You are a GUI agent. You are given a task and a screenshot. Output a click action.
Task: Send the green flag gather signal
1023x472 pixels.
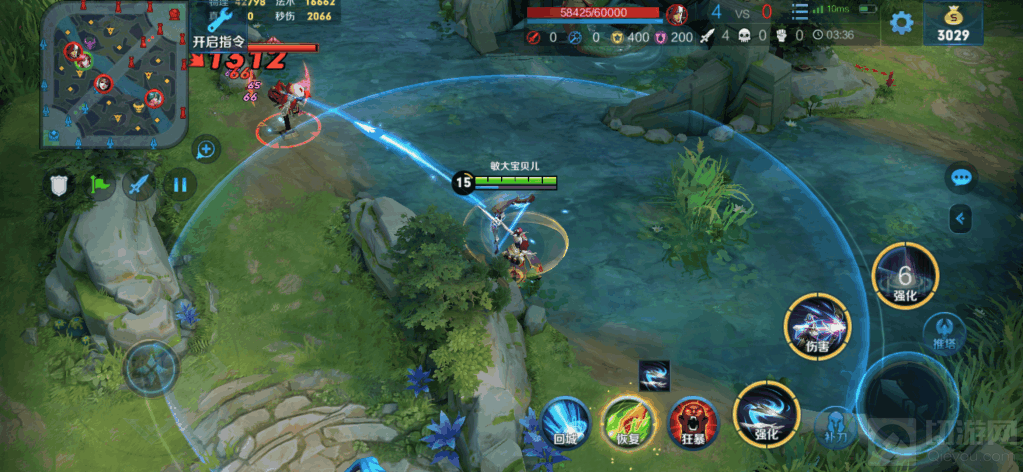[x=99, y=185]
